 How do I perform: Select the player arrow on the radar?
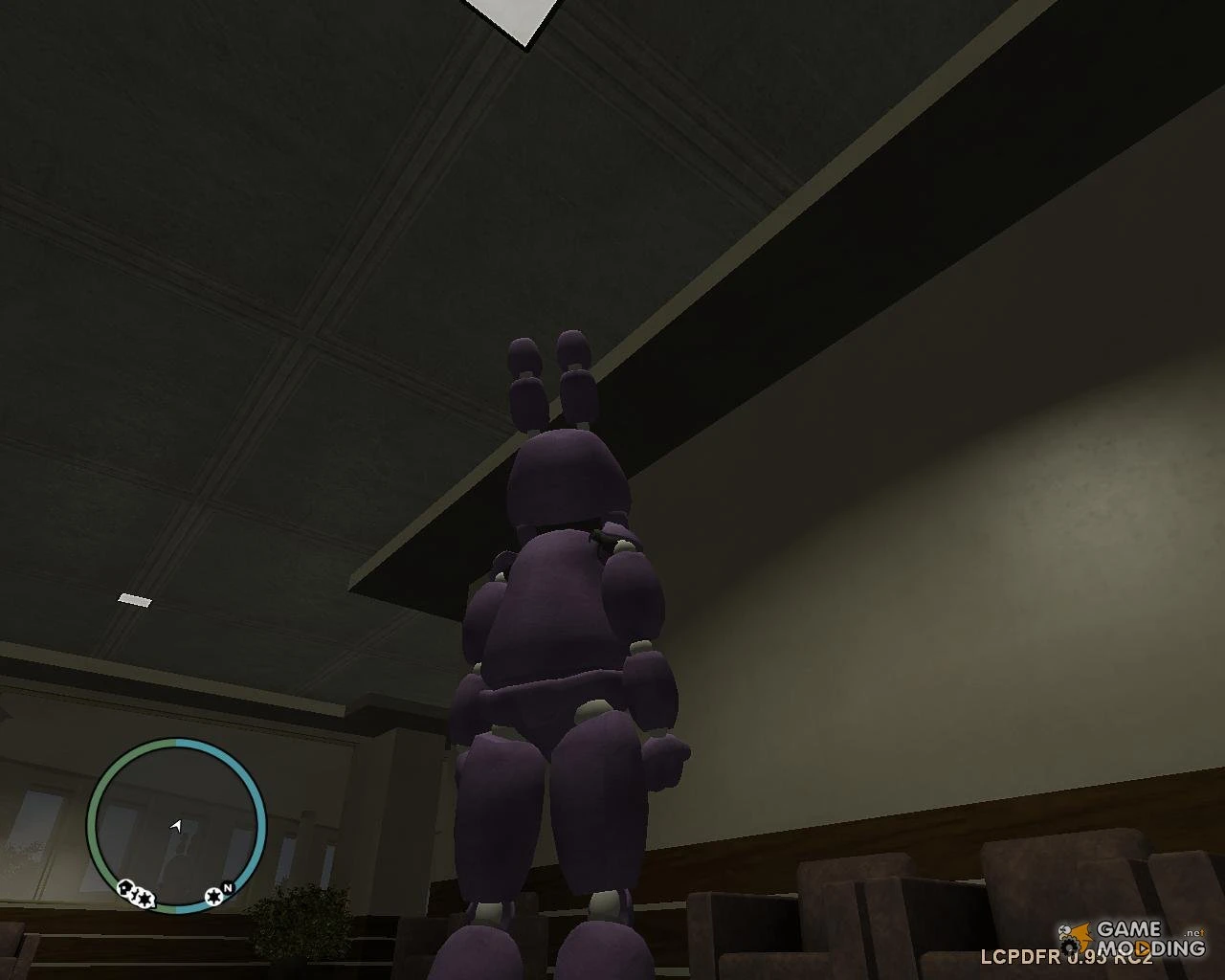point(176,826)
